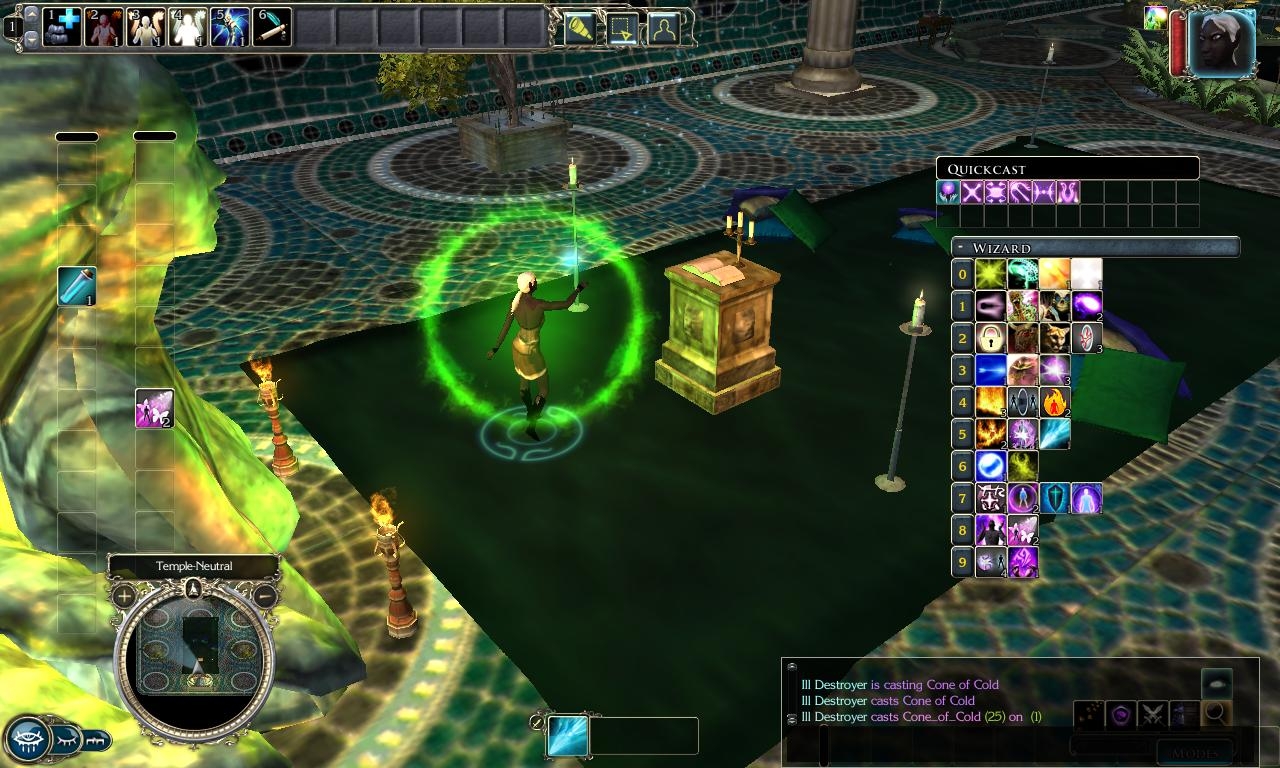The width and height of the screenshot is (1280, 768).
Task: Activate the purple butterfly spell slot on left bar
Action: point(154,408)
